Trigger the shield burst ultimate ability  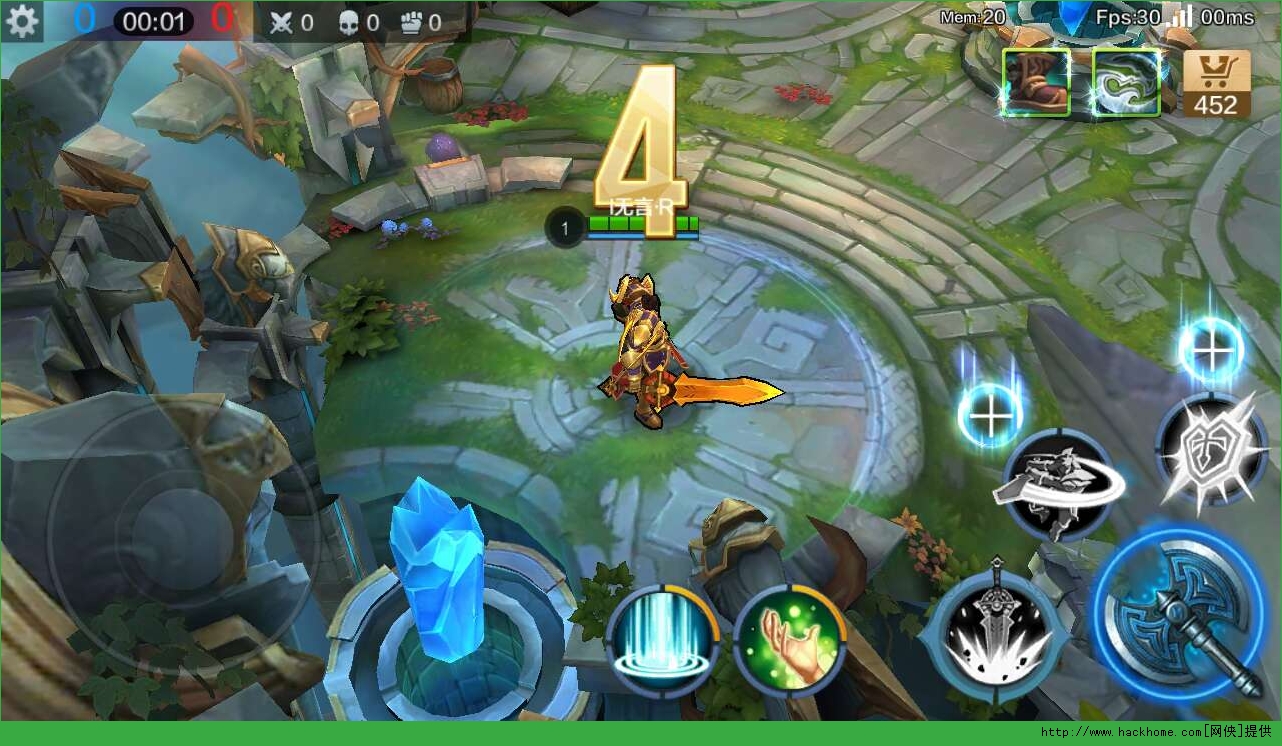(x=1212, y=449)
